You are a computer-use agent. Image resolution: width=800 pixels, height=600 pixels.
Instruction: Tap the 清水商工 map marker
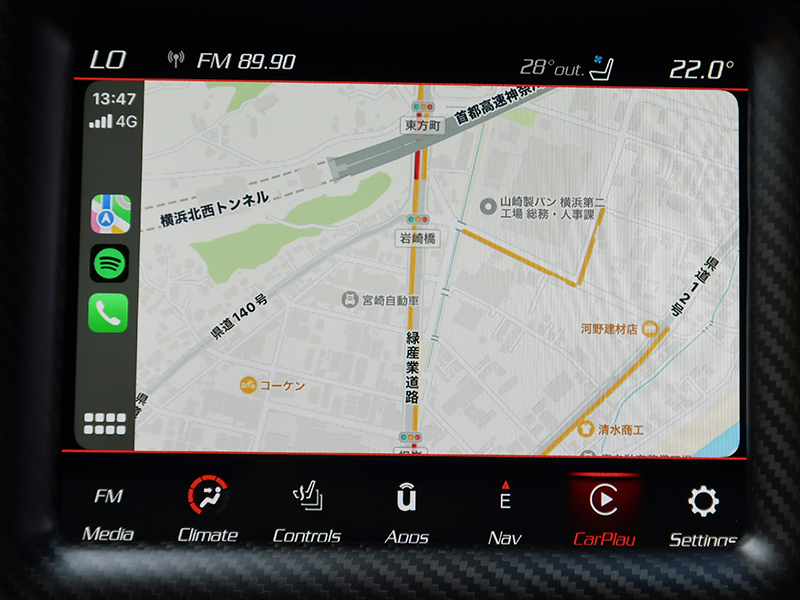585,429
